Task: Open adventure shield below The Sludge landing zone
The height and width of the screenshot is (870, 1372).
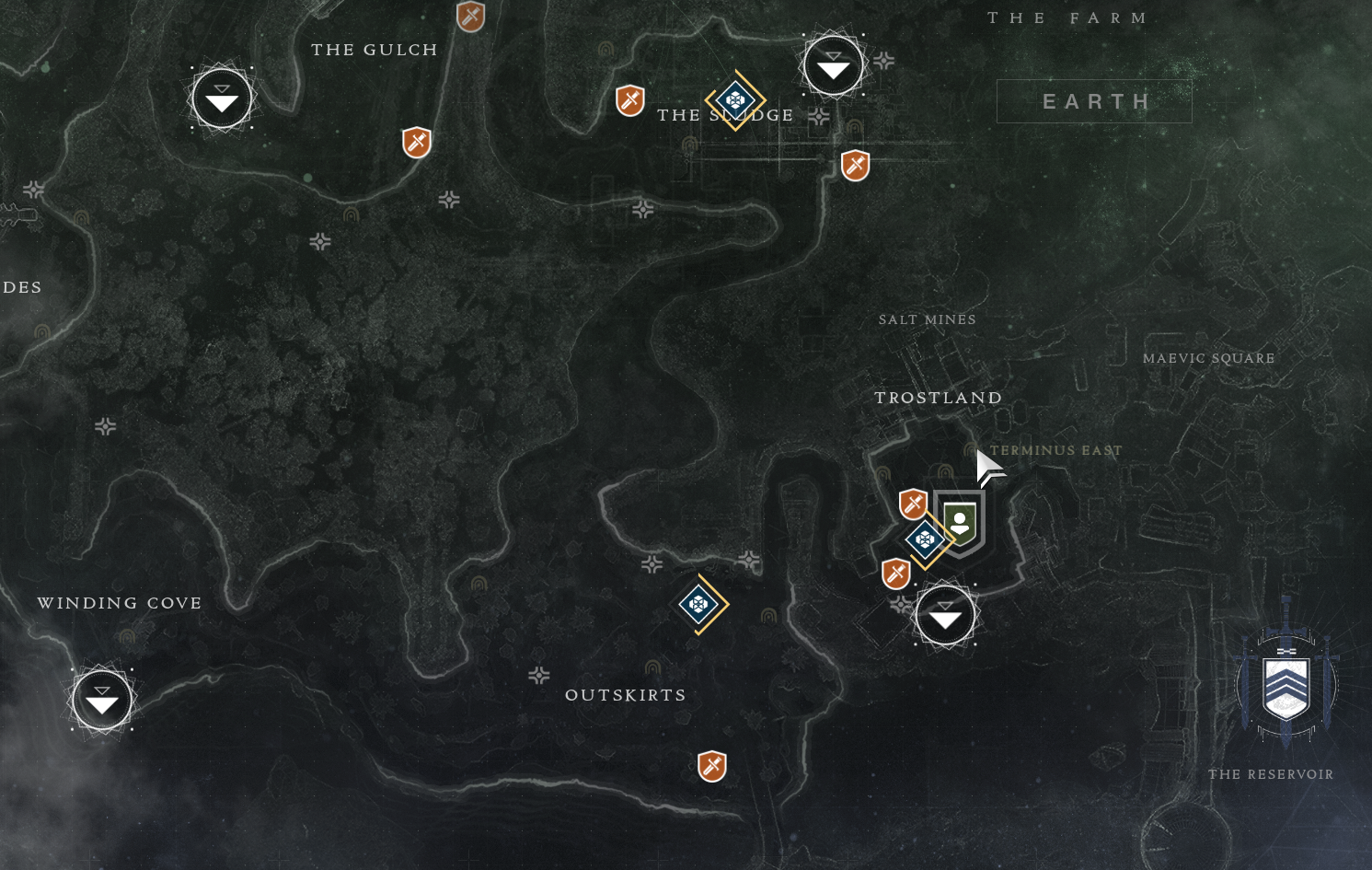Action: click(x=856, y=166)
